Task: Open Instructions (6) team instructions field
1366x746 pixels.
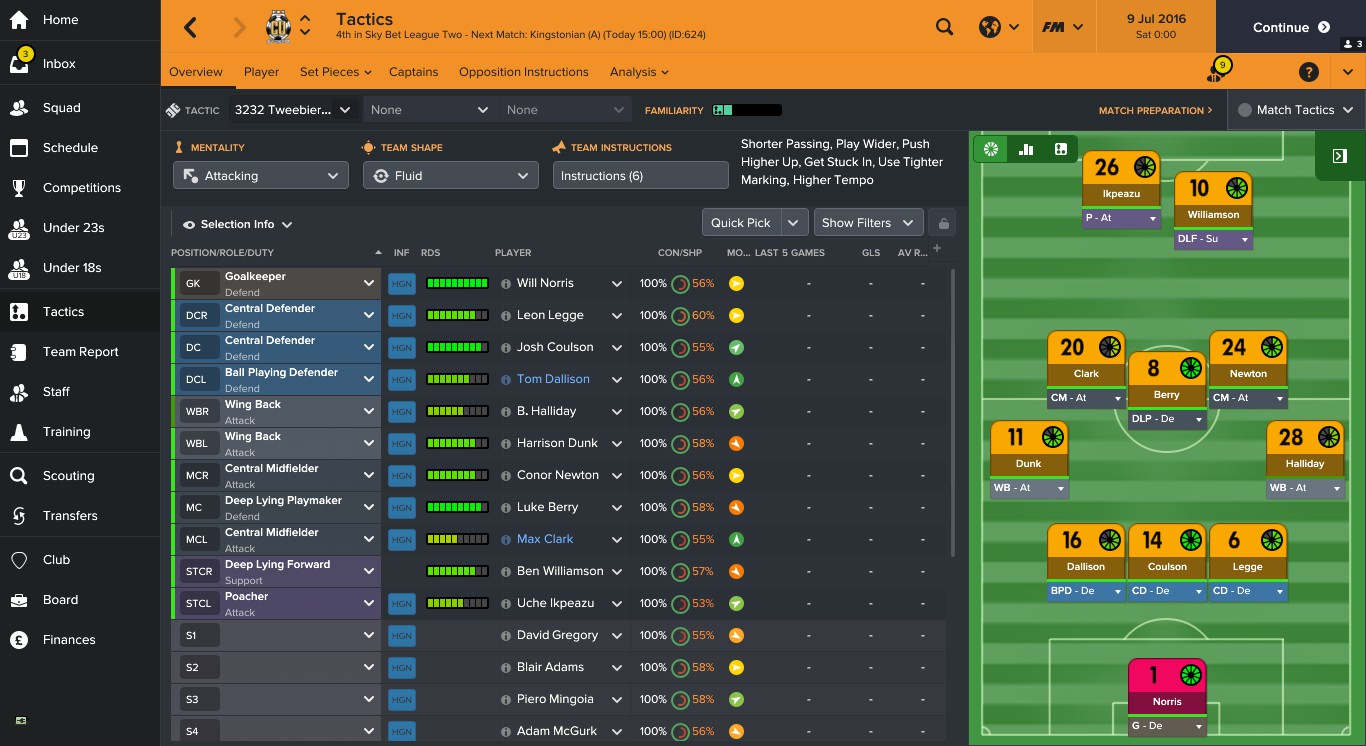Action: pos(643,174)
